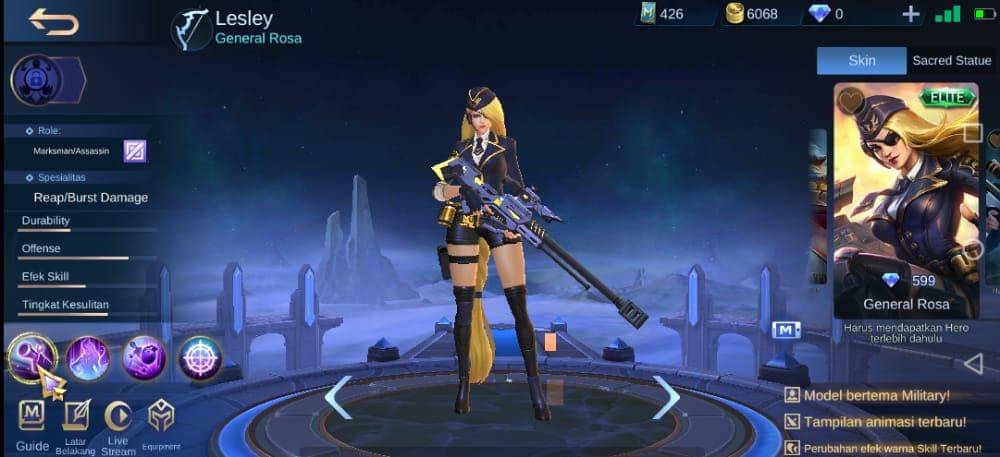The image size is (1000, 457).
Task: Tap the locked hero emblem badge
Action: pos(37,80)
